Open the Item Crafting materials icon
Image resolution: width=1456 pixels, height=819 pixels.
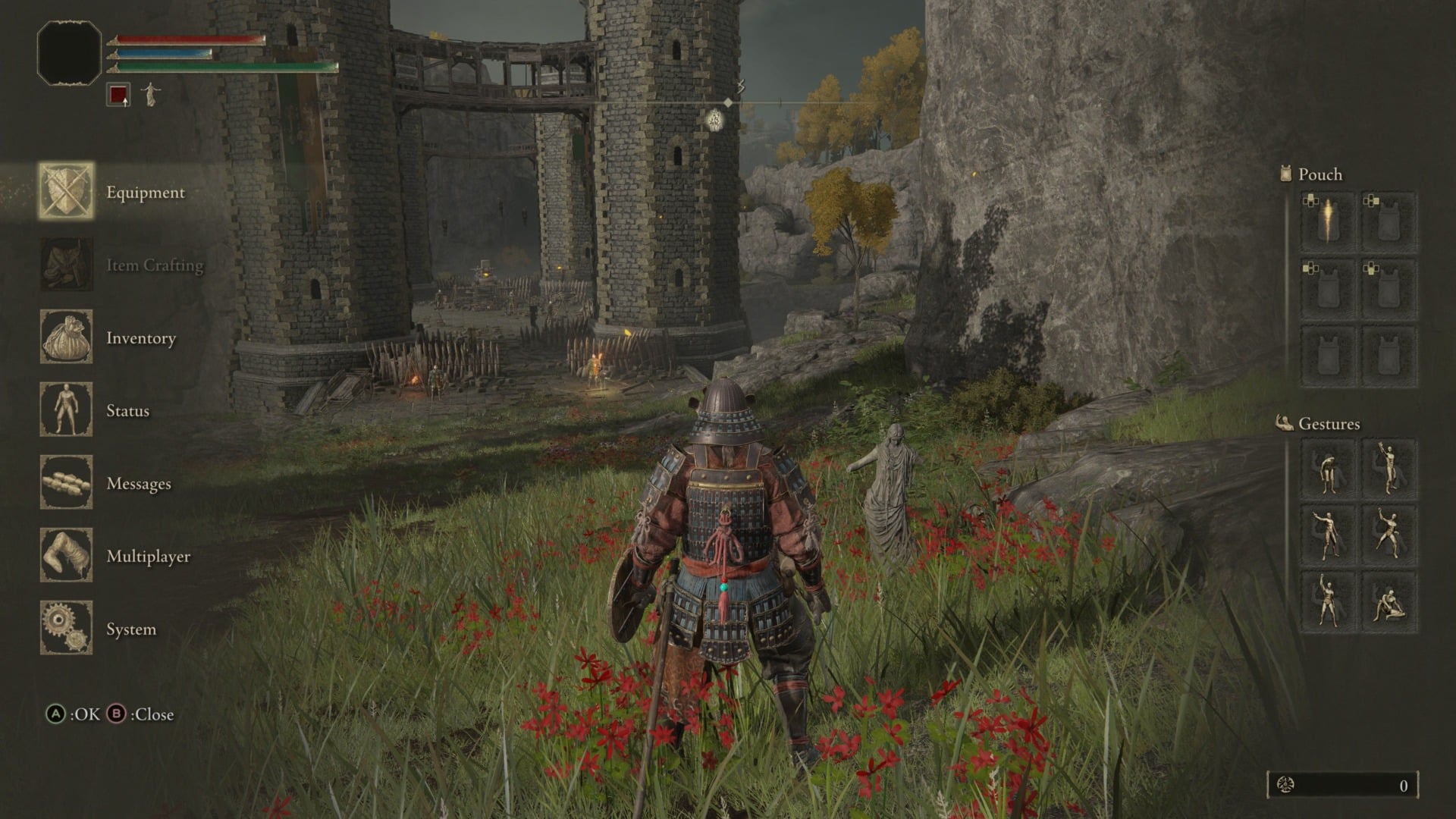pos(65,265)
